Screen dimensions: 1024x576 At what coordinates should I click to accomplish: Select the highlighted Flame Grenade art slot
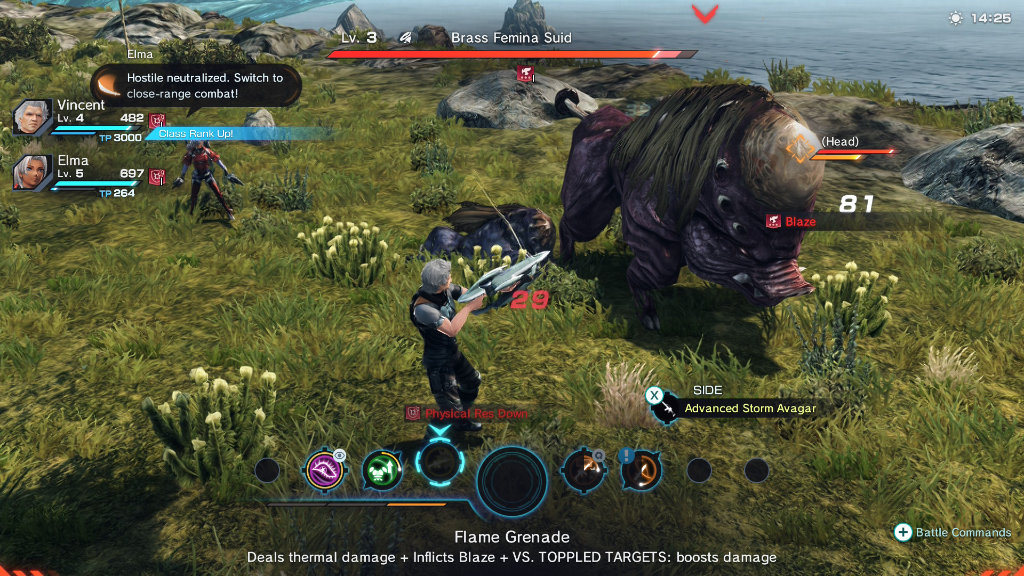(439, 464)
